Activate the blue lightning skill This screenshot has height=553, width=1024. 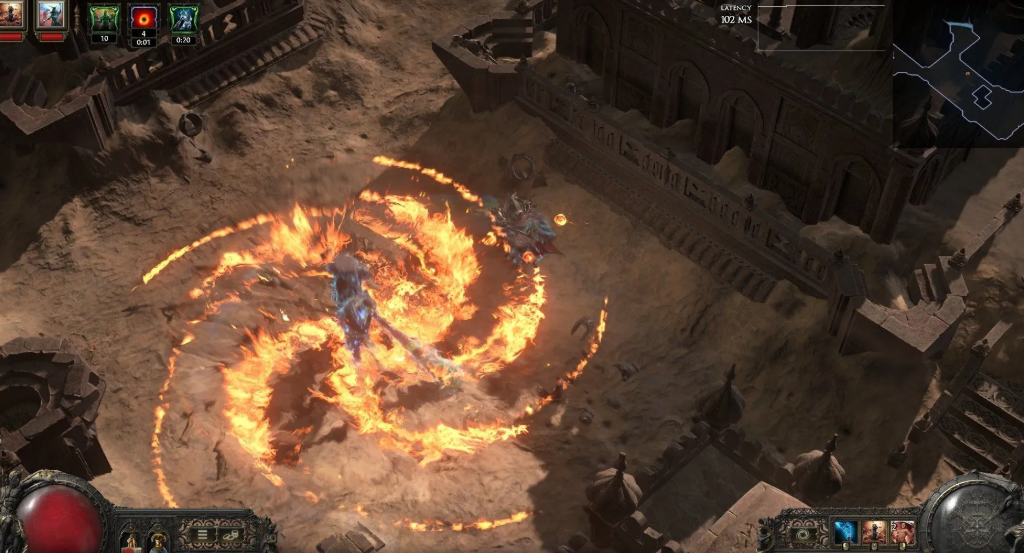845,532
